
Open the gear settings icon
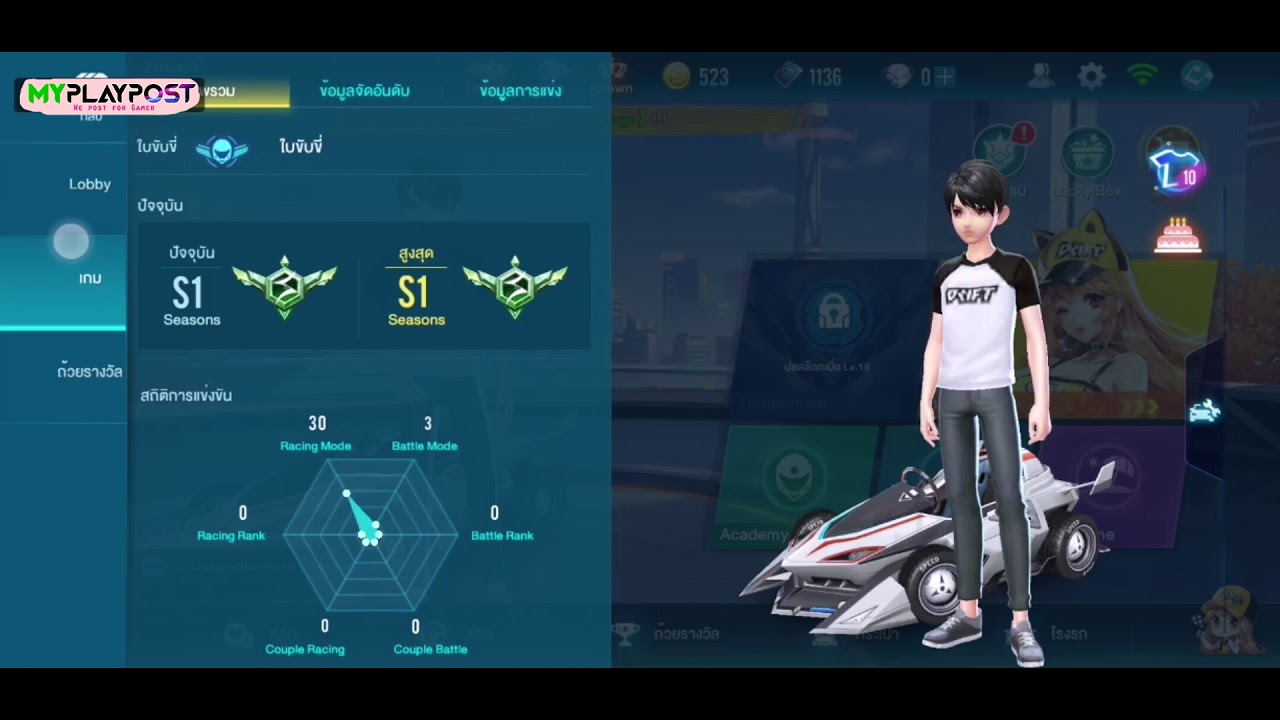(1091, 76)
